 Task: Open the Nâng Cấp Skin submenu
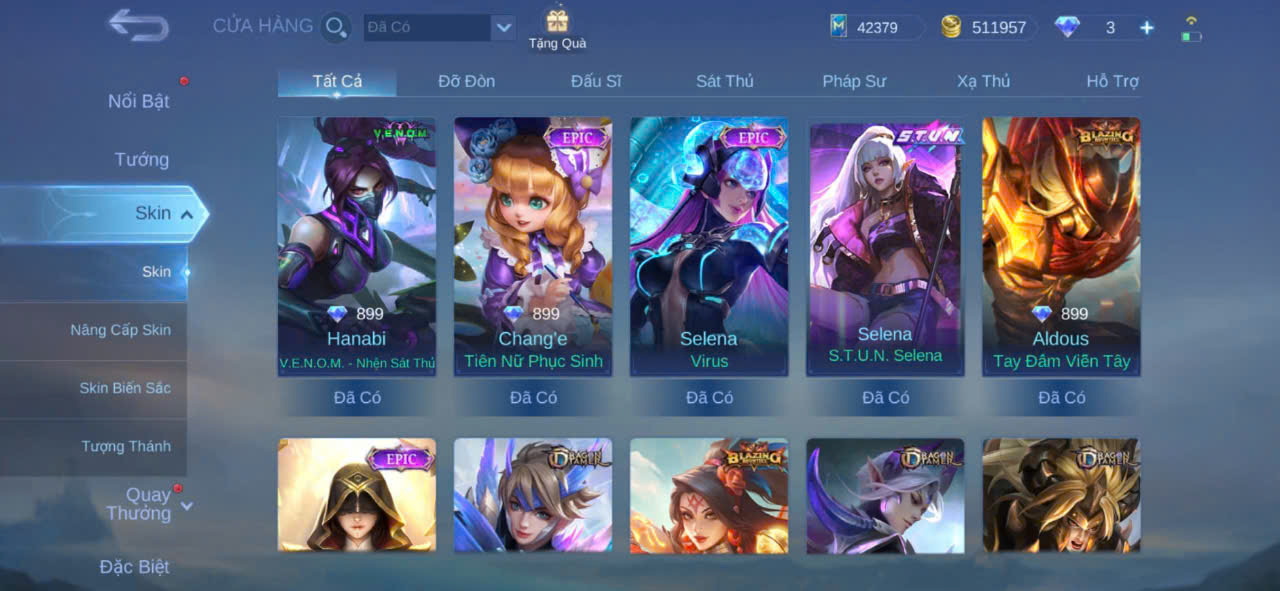(x=120, y=330)
